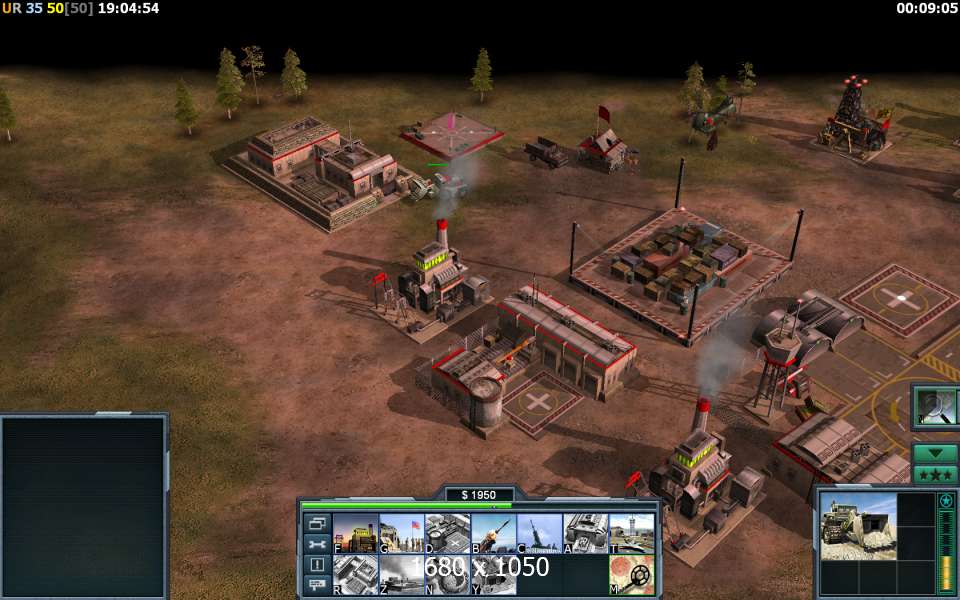Click the overlapping windows button on command bar
The height and width of the screenshot is (600, 960).
point(317,523)
